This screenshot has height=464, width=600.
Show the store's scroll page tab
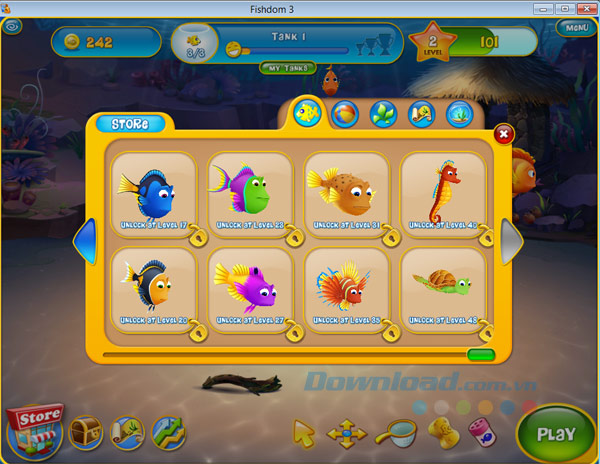[421, 113]
